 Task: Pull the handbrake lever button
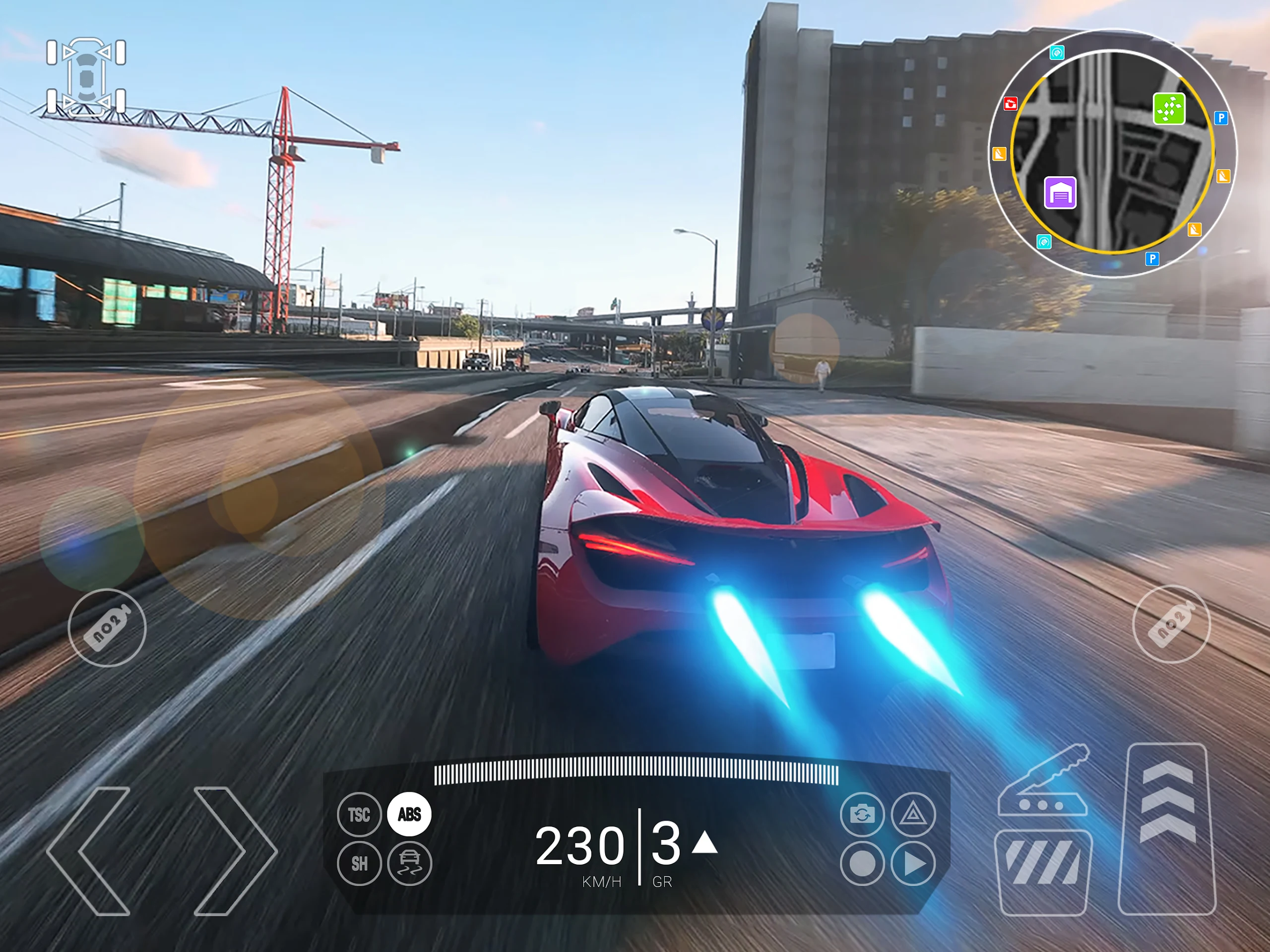[1044, 782]
